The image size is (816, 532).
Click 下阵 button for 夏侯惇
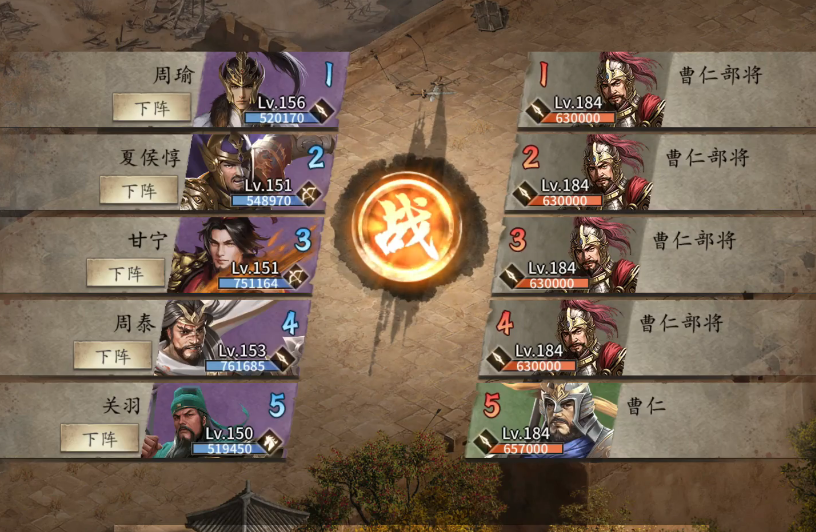[x=138, y=190]
